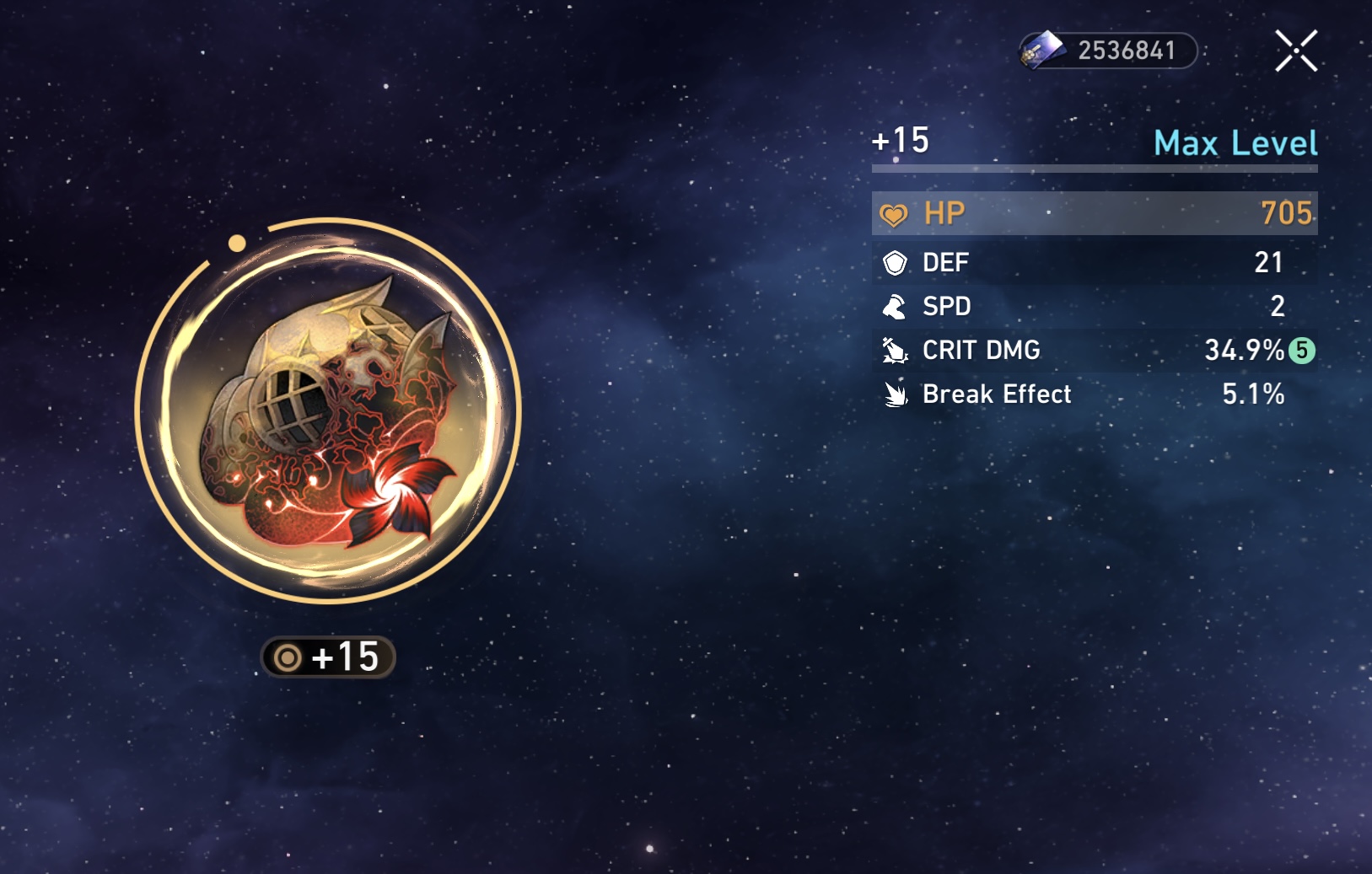
Task: Select the DEF shield icon
Action: point(896,263)
